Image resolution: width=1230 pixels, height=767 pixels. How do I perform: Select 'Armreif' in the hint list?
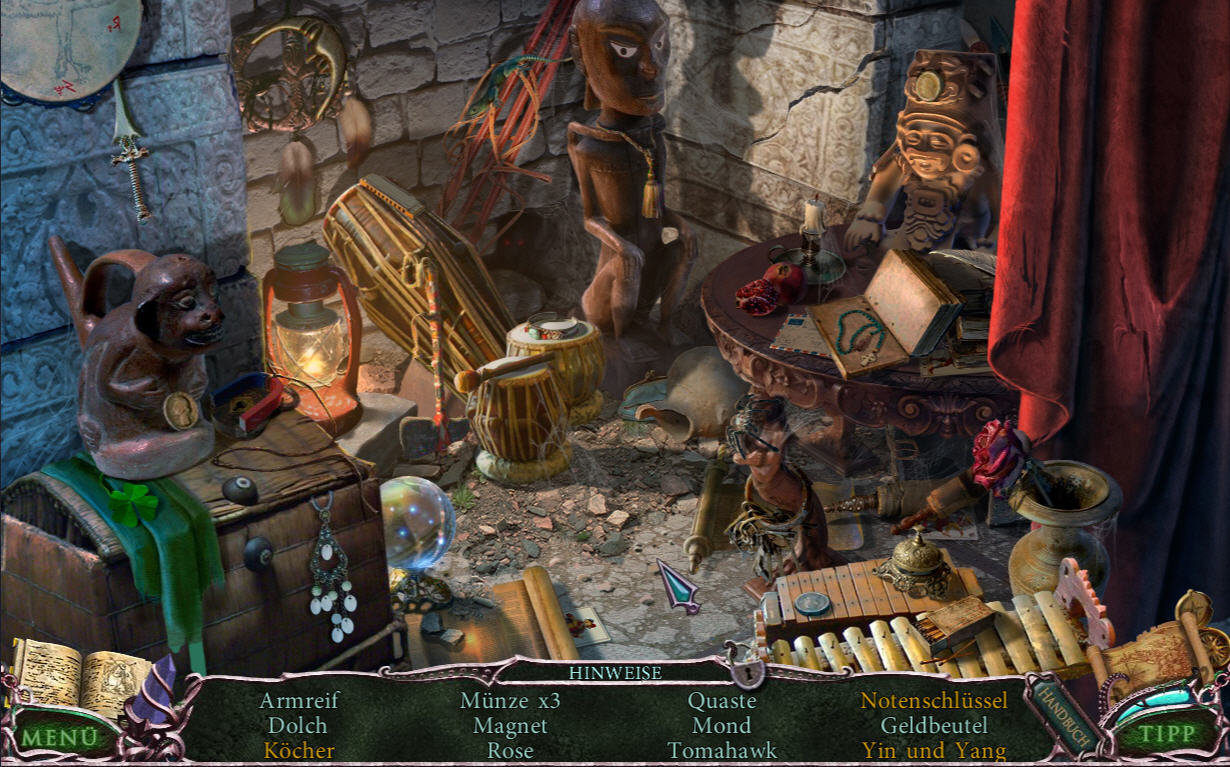(x=298, y=701)
